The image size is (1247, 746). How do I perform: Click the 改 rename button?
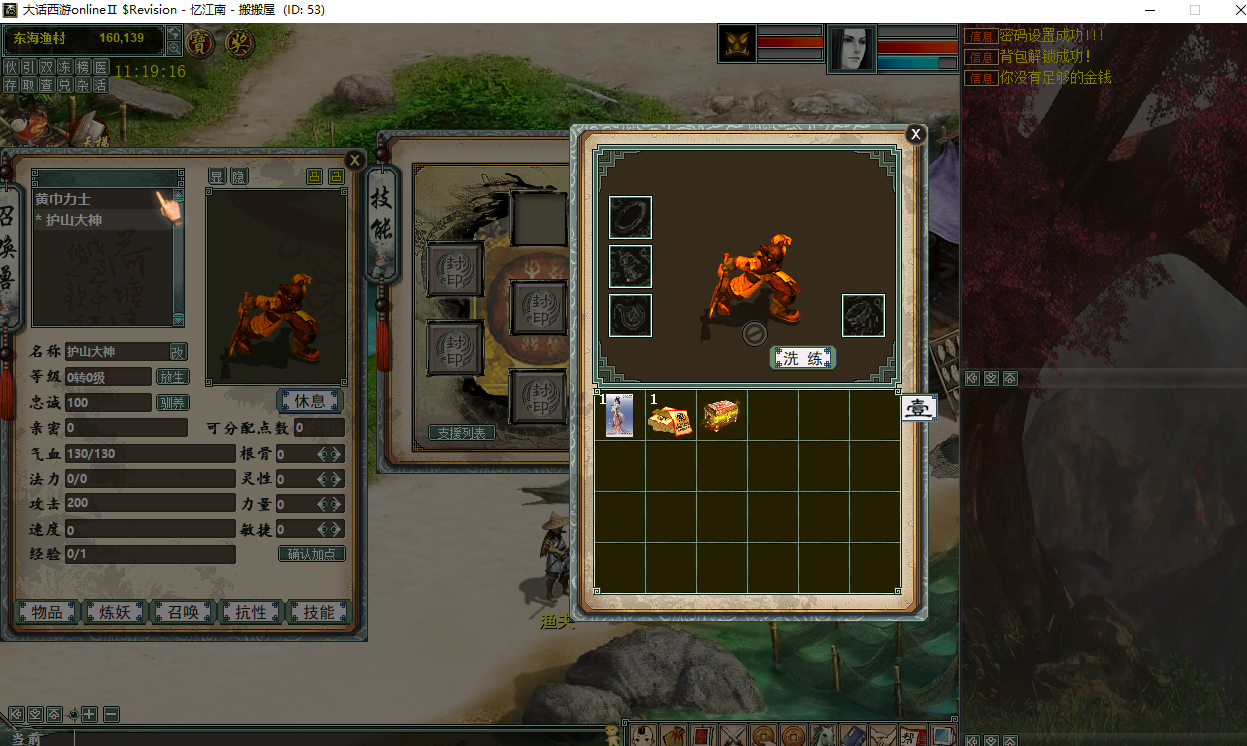tap(177, 352)
